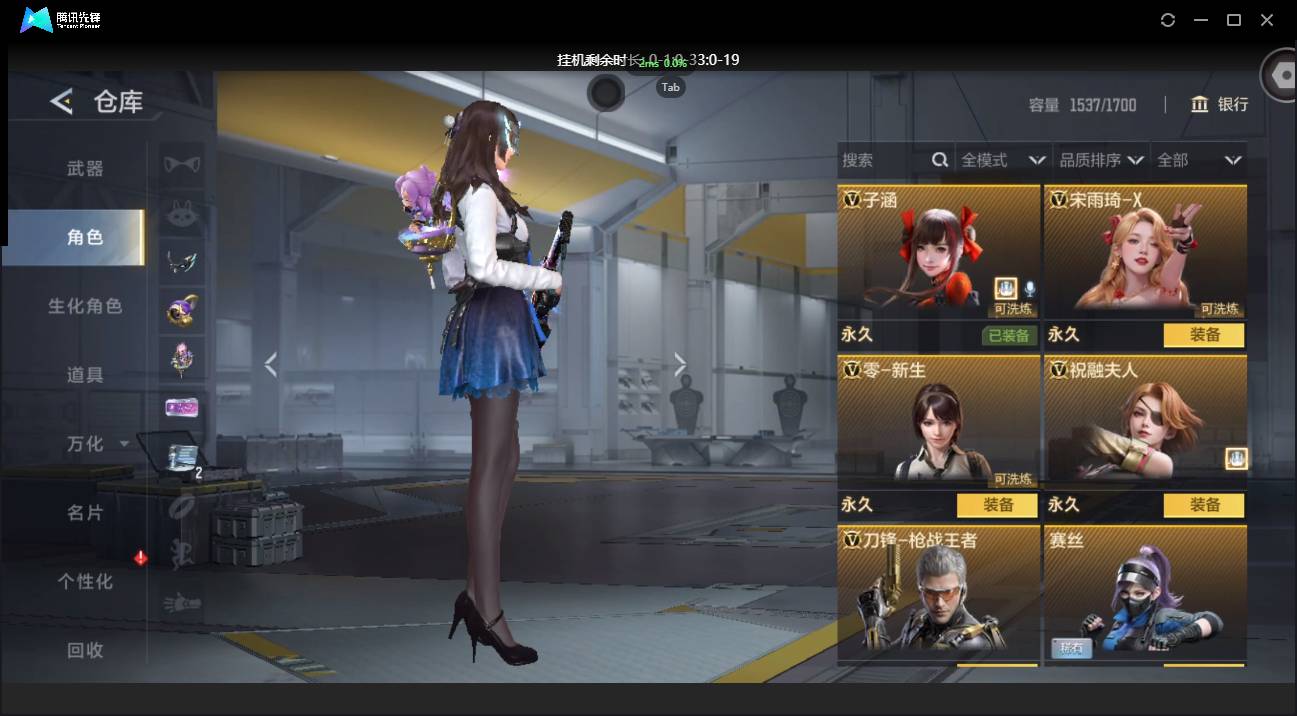Equip the 宋雨琦-X character

click(x=1204, y=336)
